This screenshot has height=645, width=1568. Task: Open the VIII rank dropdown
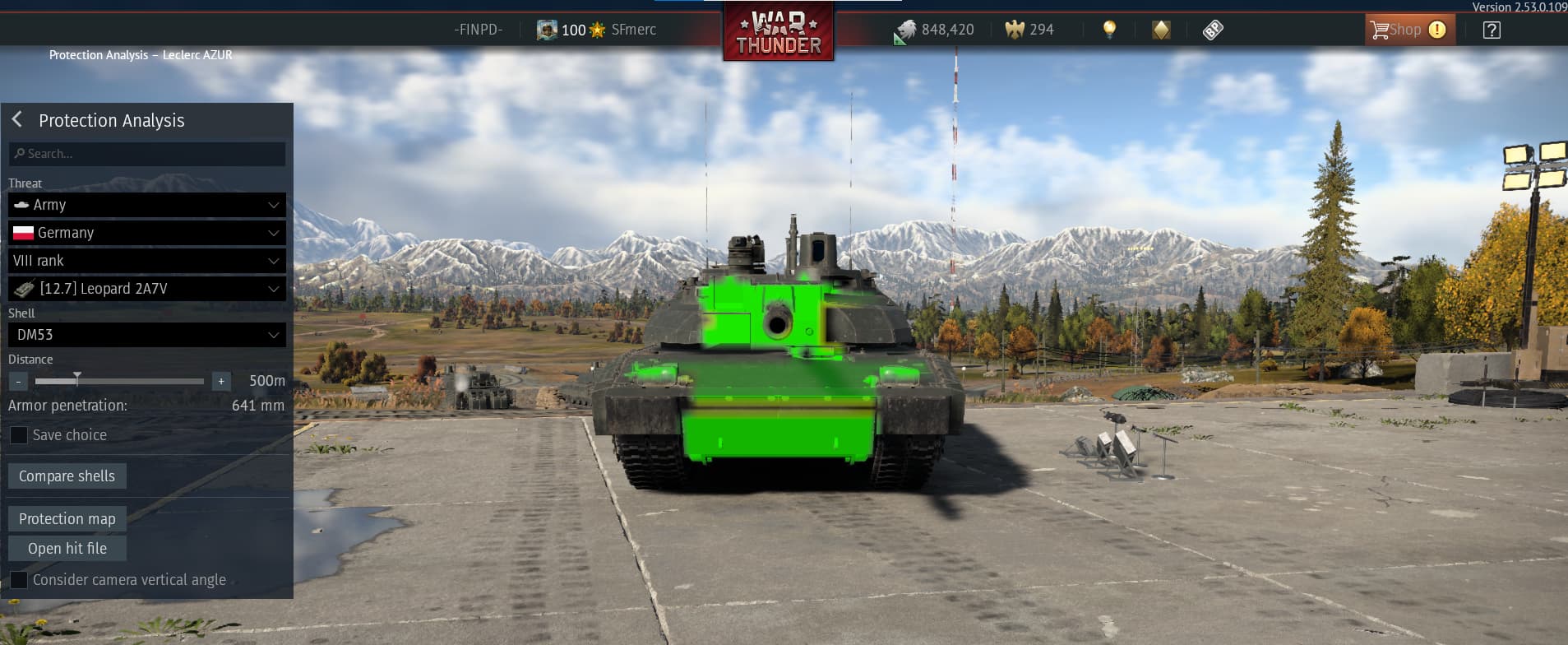[x=147, y=261]
